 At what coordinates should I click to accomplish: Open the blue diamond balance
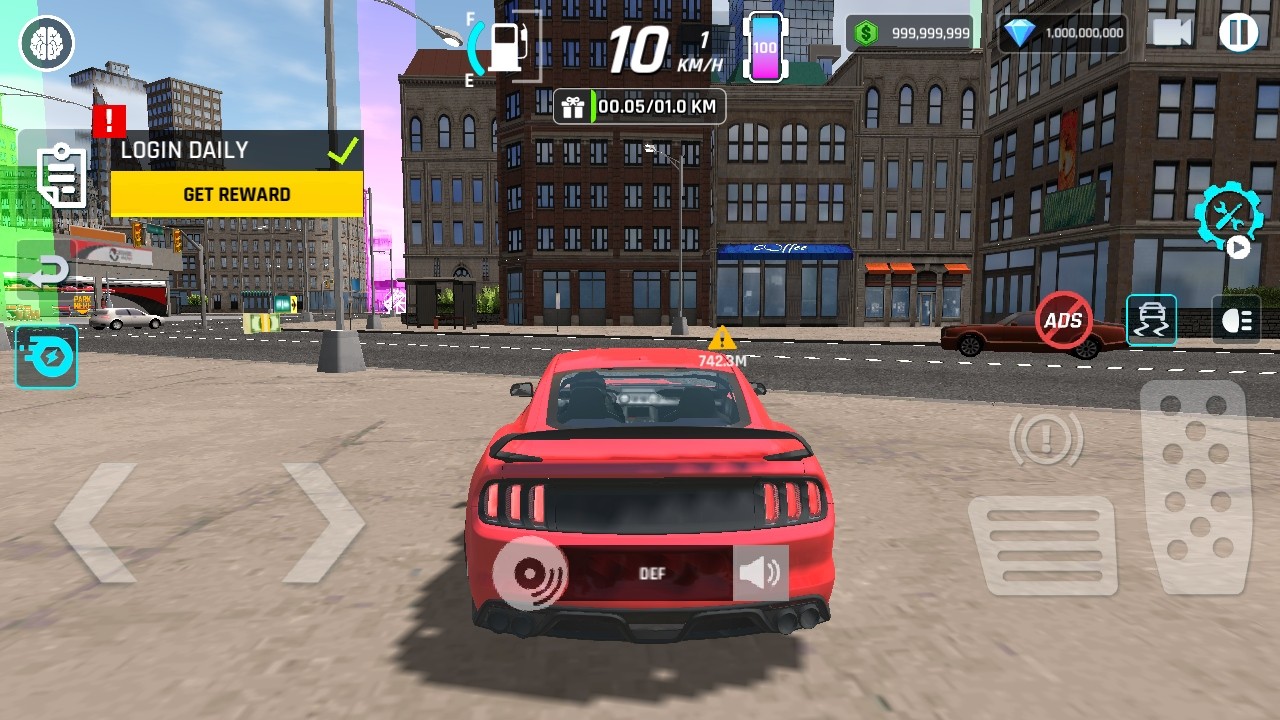pos(1062,33)
